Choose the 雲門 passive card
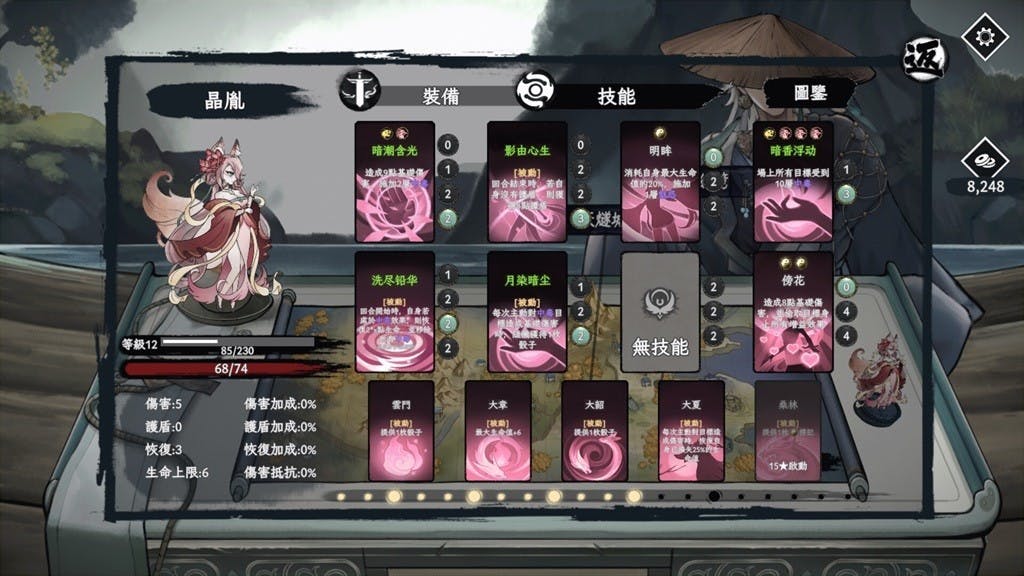The image size is (1024, 576). point(401,430)
